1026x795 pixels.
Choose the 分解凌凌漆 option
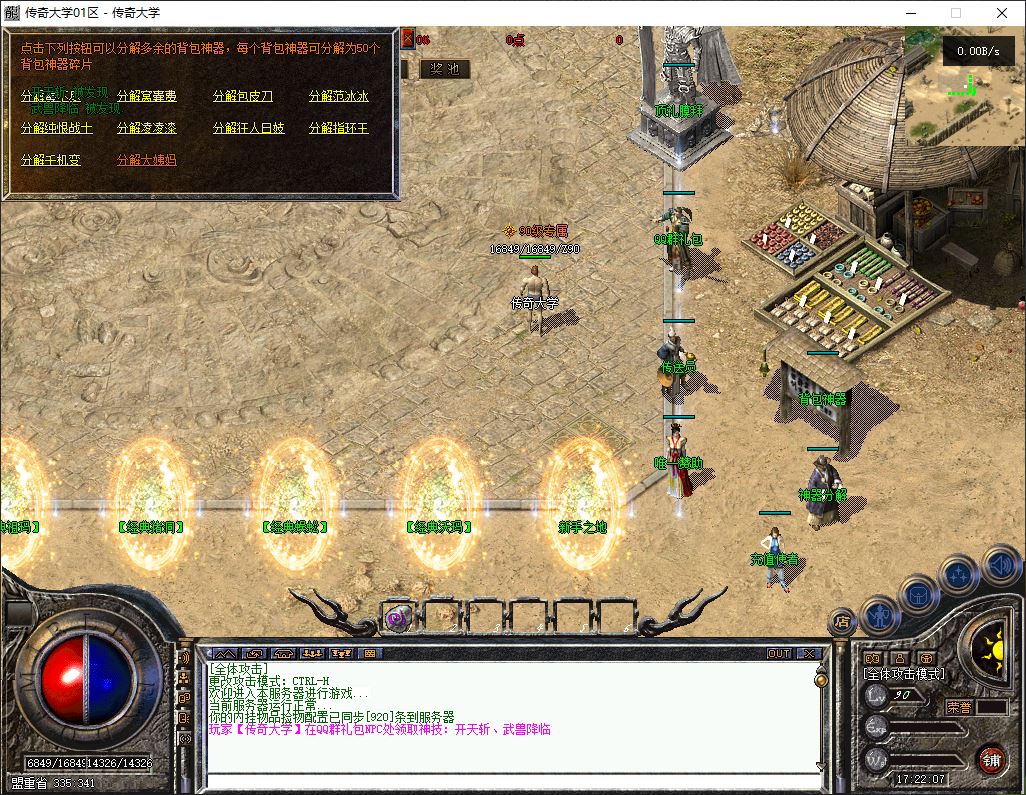tap(146, 129)
